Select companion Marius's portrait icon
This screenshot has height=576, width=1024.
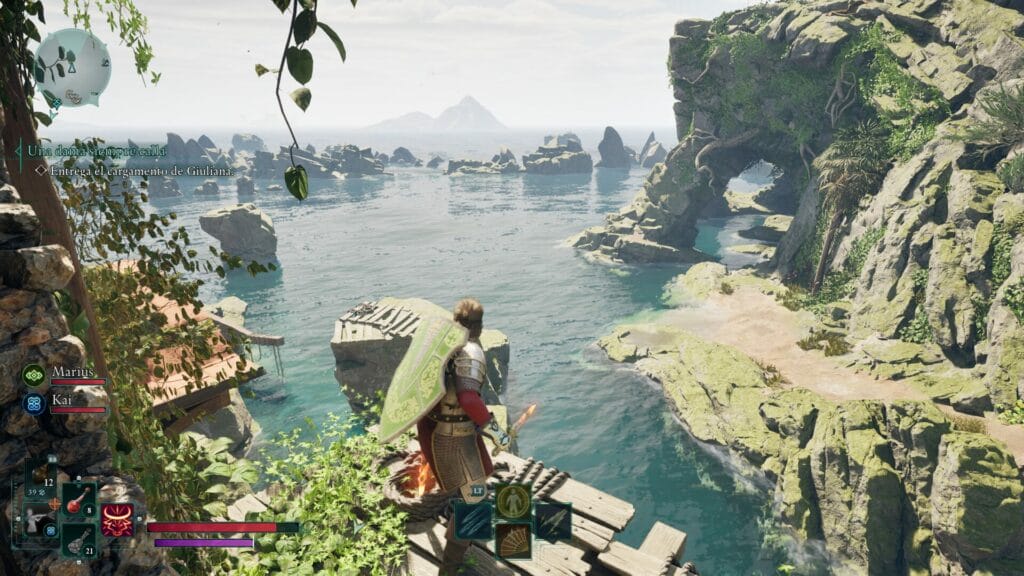coord(34,376)
